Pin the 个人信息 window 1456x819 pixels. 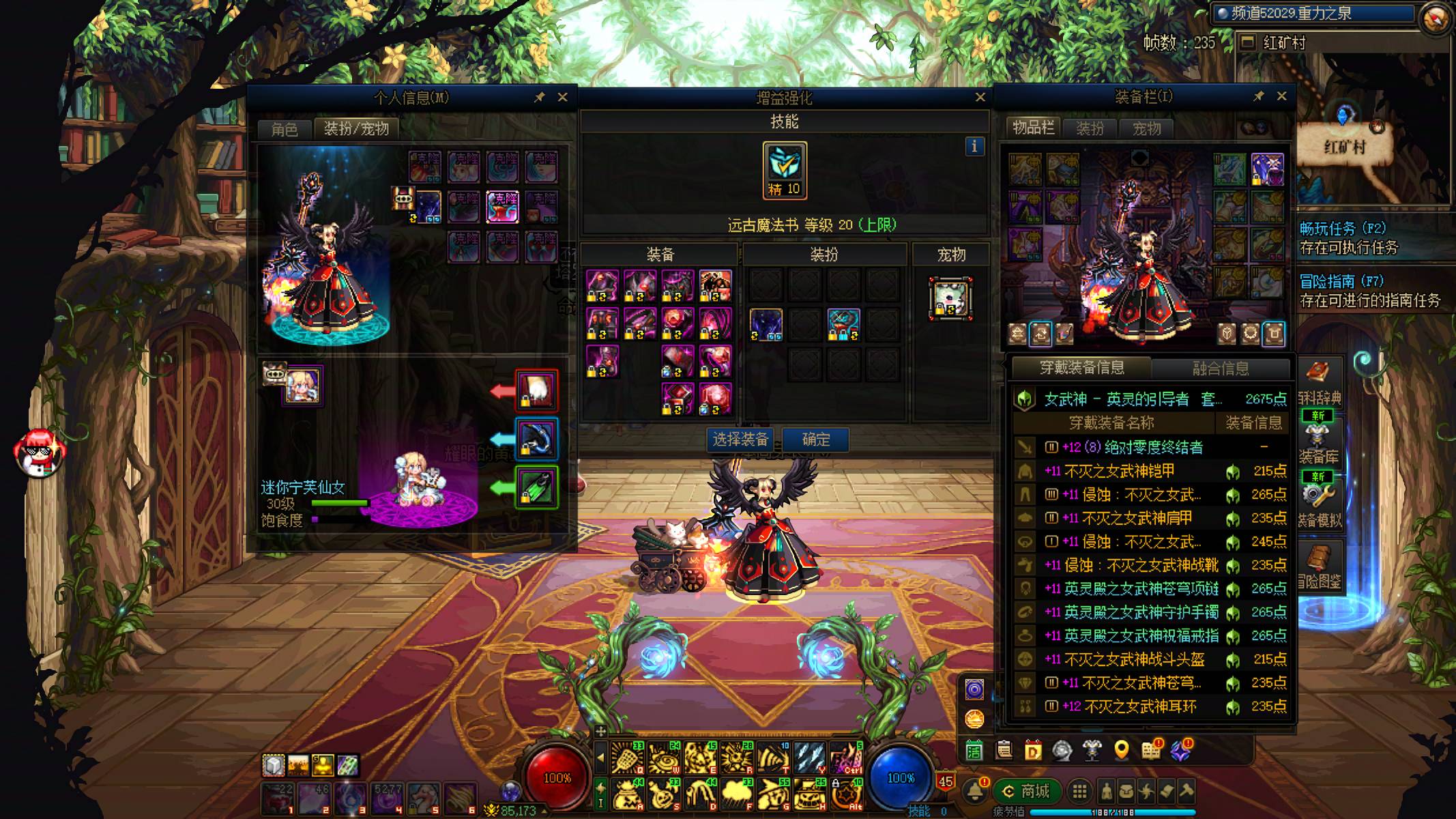[539, 98]
